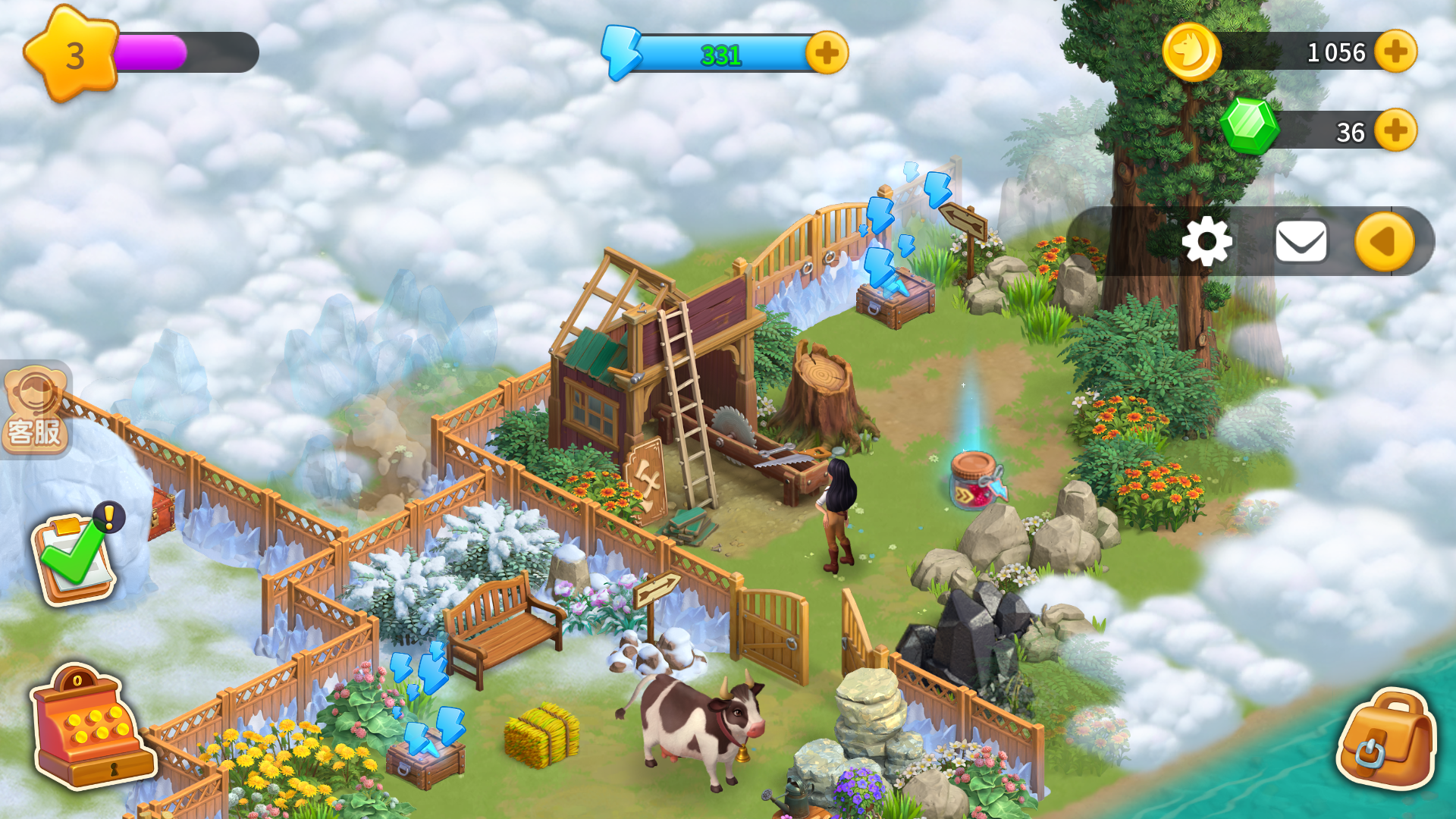Viewport: 1456px width, 819px height.
Task: Collapse the side panel with orange arrow
Action: 1384,242
